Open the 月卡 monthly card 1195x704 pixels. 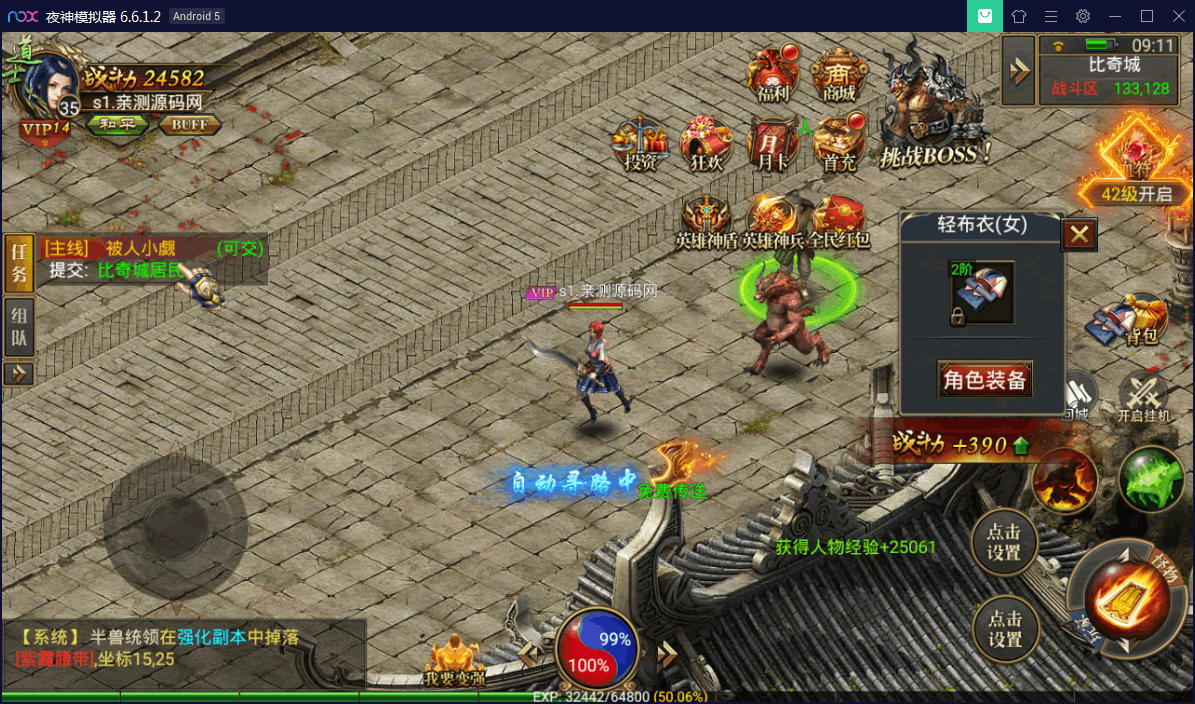point(772,143)
